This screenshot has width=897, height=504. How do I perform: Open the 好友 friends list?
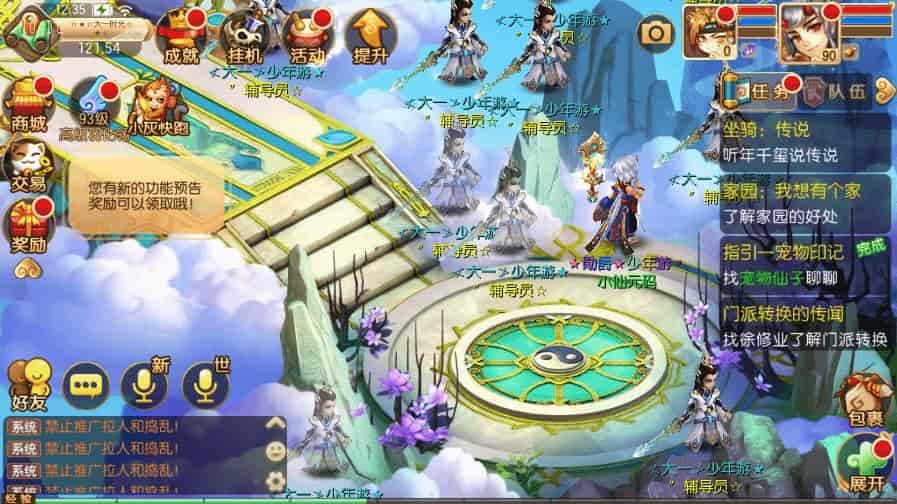pyautogui.click(x=28, y=384)
